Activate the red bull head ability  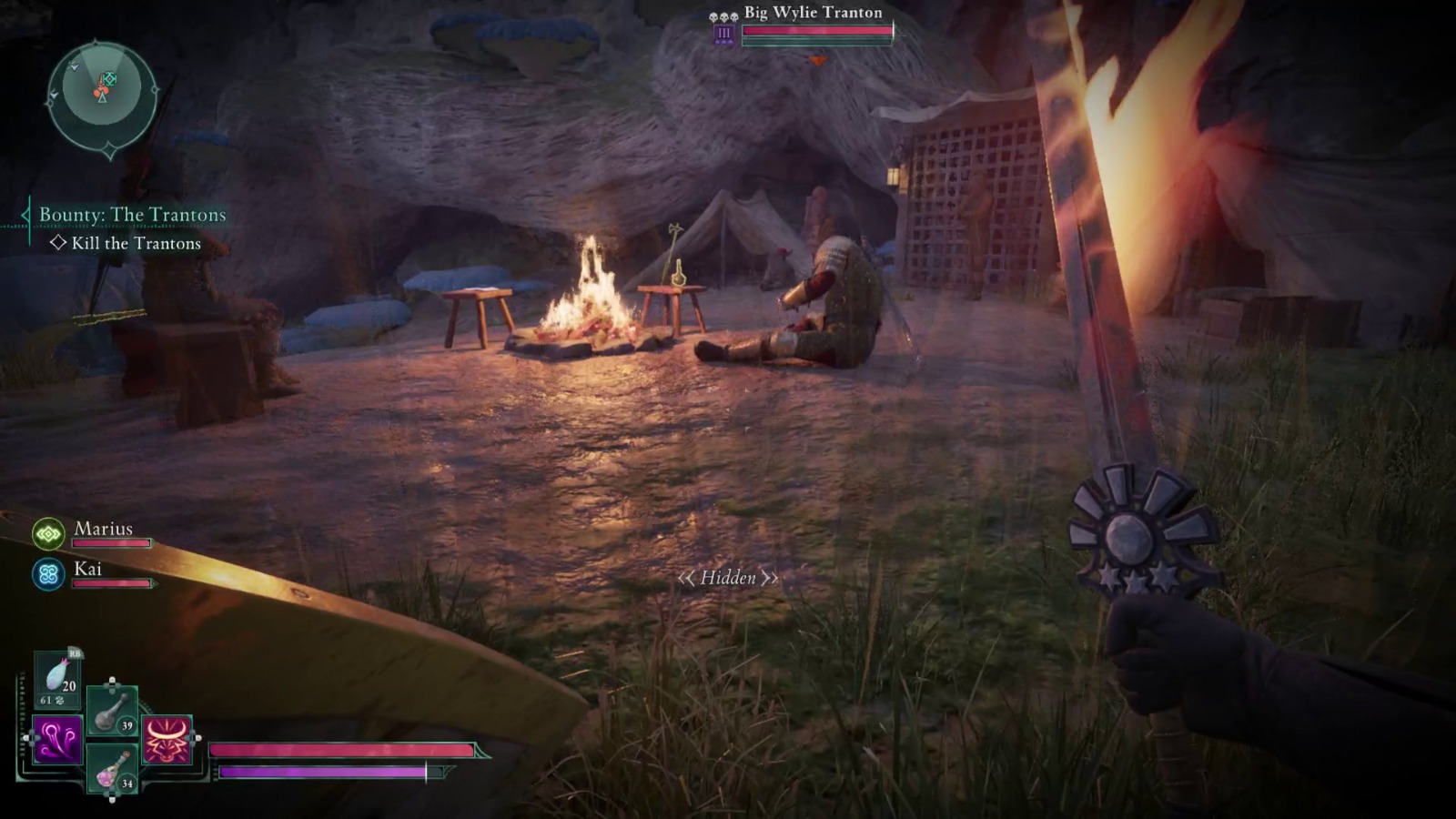(167, 738)
